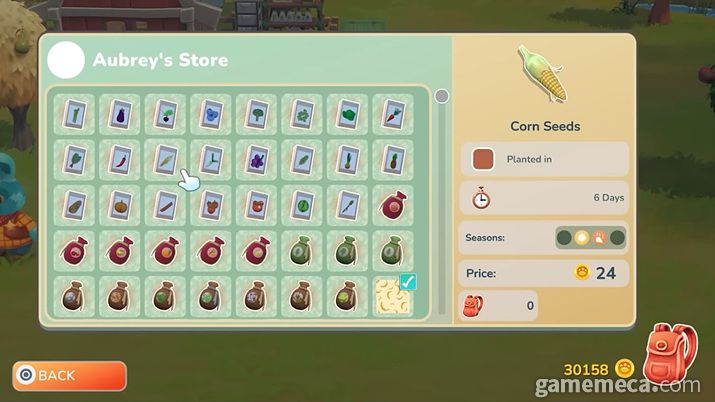
Task: Click the store list scrollbar handle
Action: click(441, 97)
